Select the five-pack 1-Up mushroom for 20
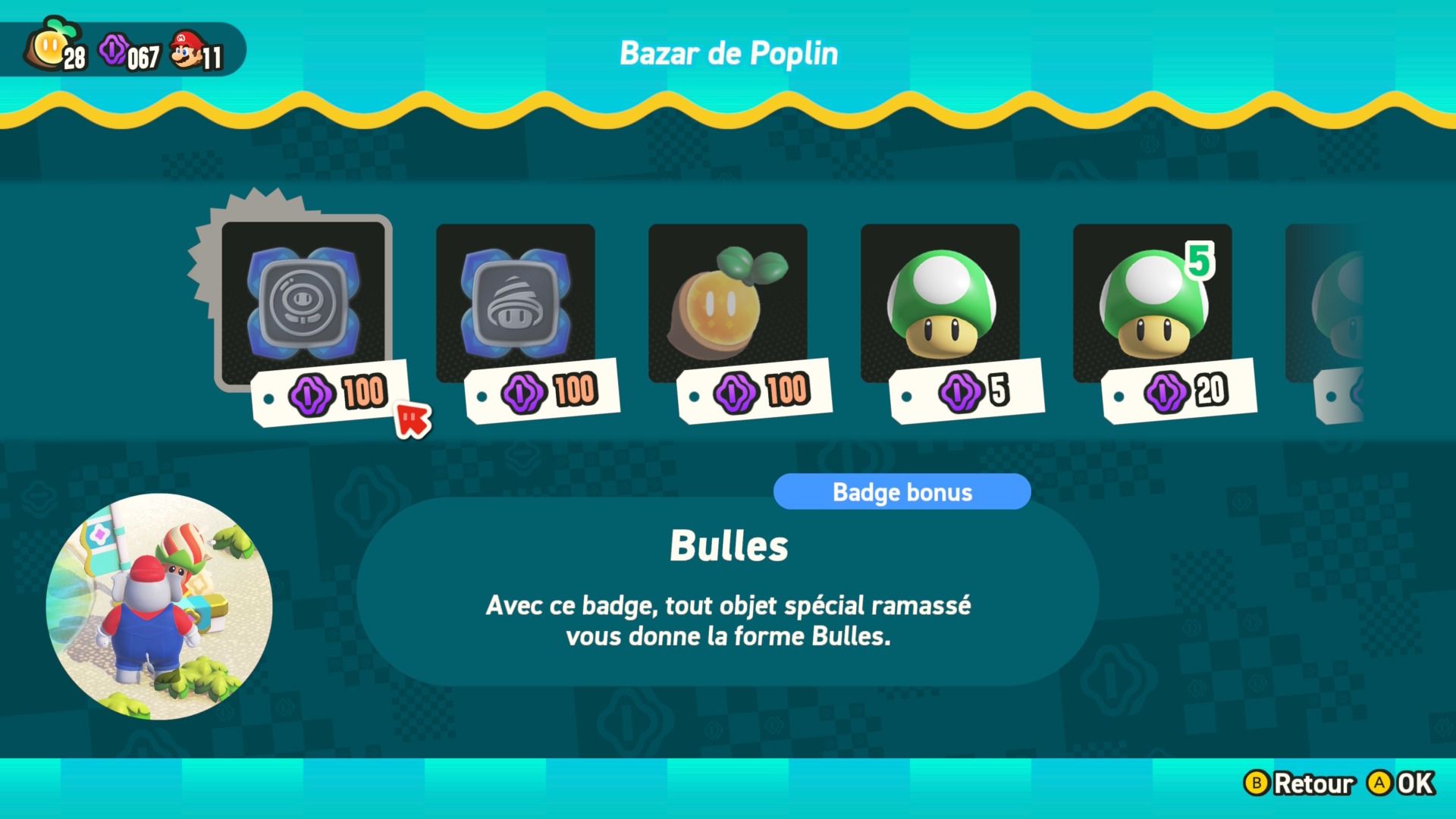 tap(1153, 303)
